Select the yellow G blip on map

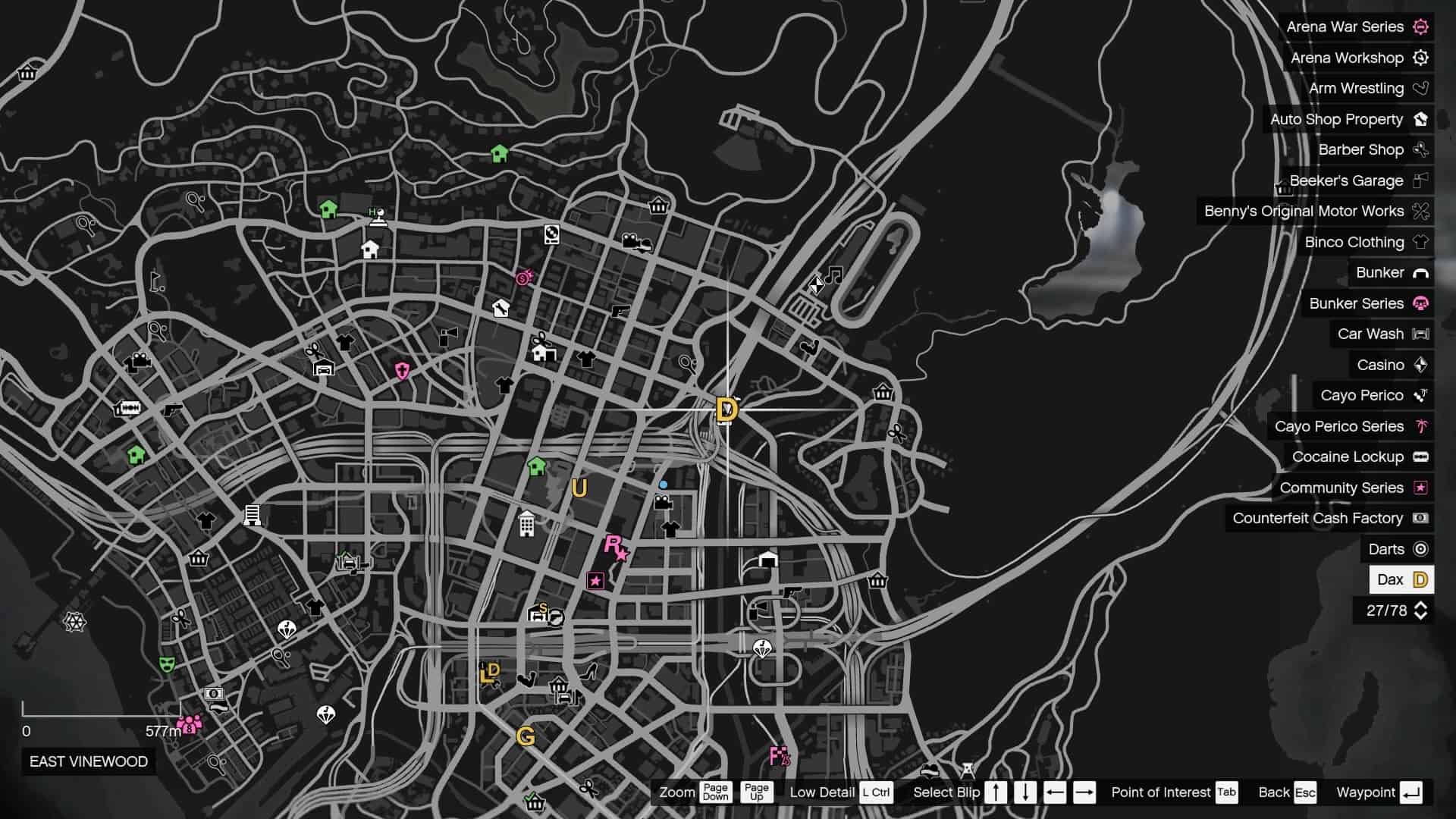pos(525,736)
